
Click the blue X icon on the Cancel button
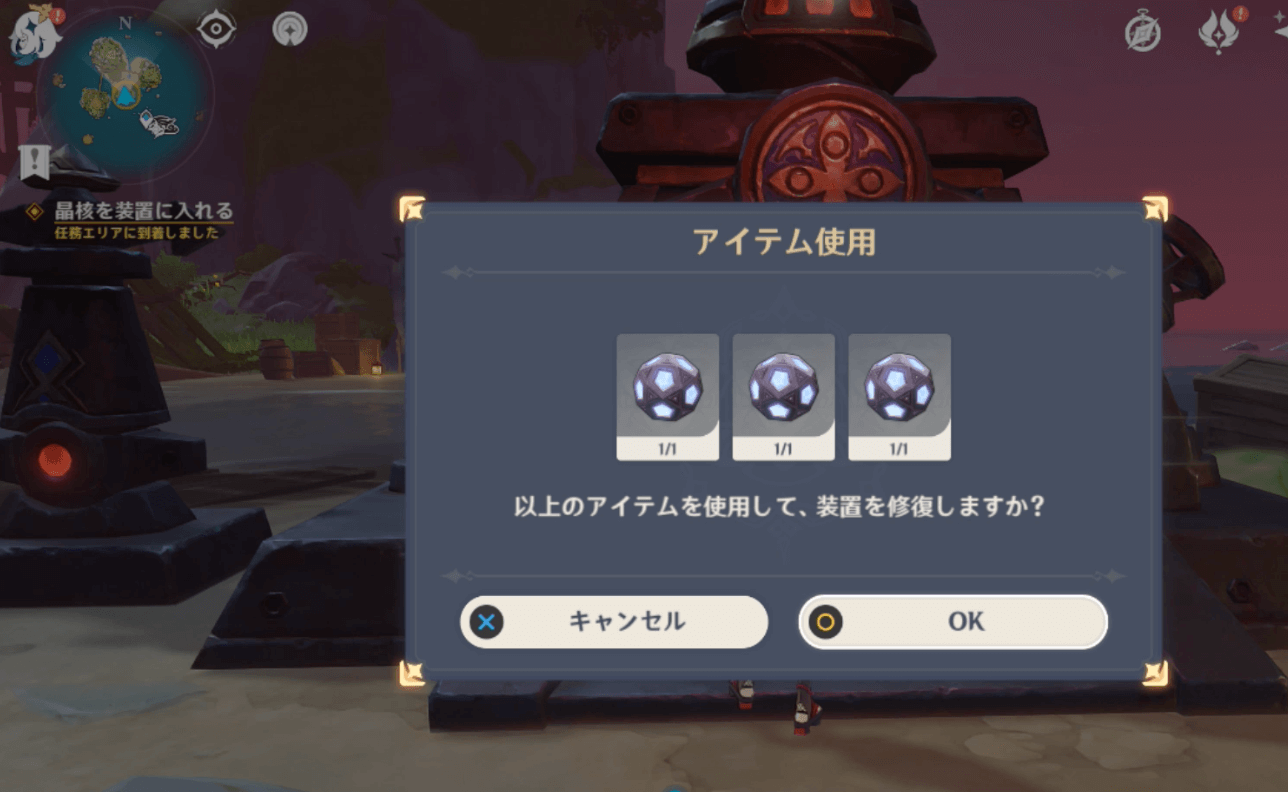click(486, 621)
